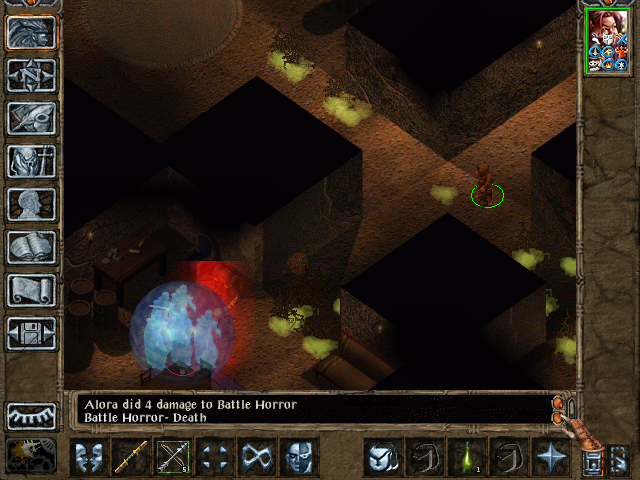Screen dimensions: 640x480
Task: Activate the mask thieving ability icon
Action: [x=298, y=458]
